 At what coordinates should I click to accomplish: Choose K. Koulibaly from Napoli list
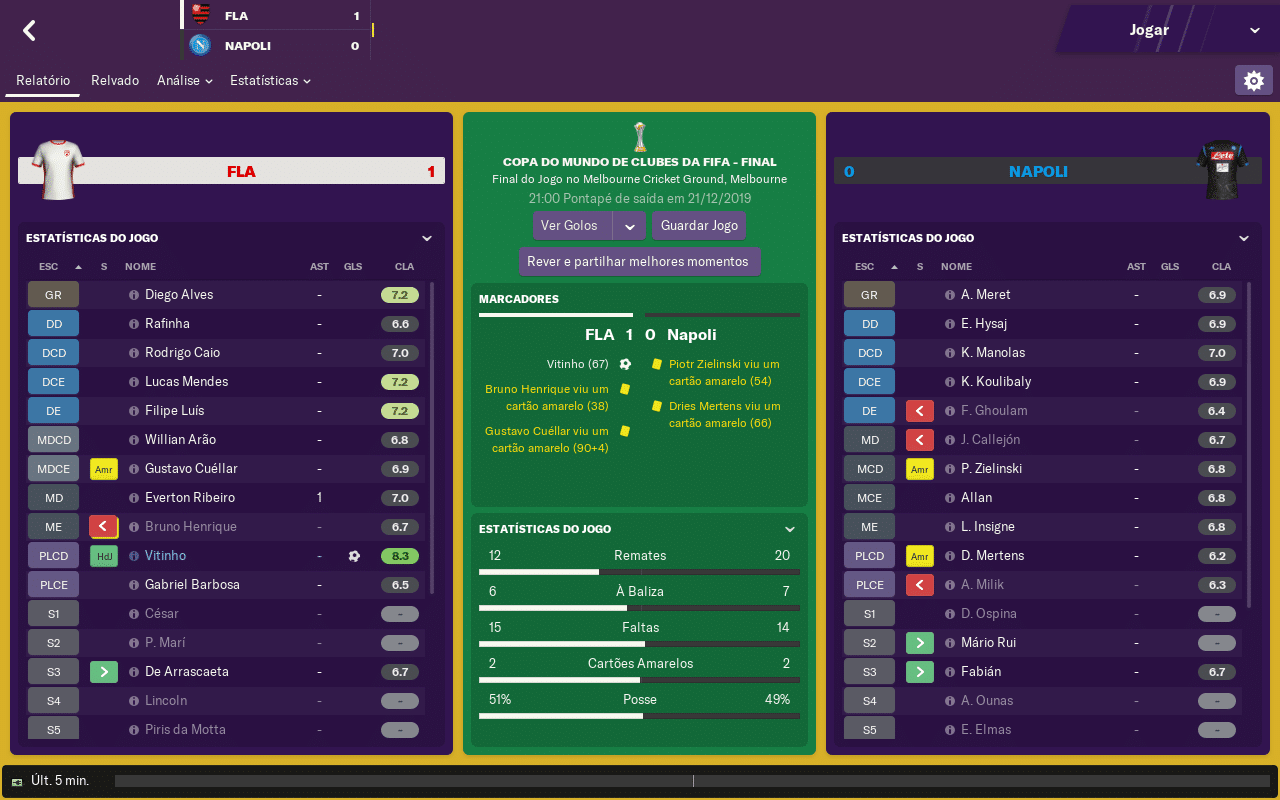click(x=995, y=382)
